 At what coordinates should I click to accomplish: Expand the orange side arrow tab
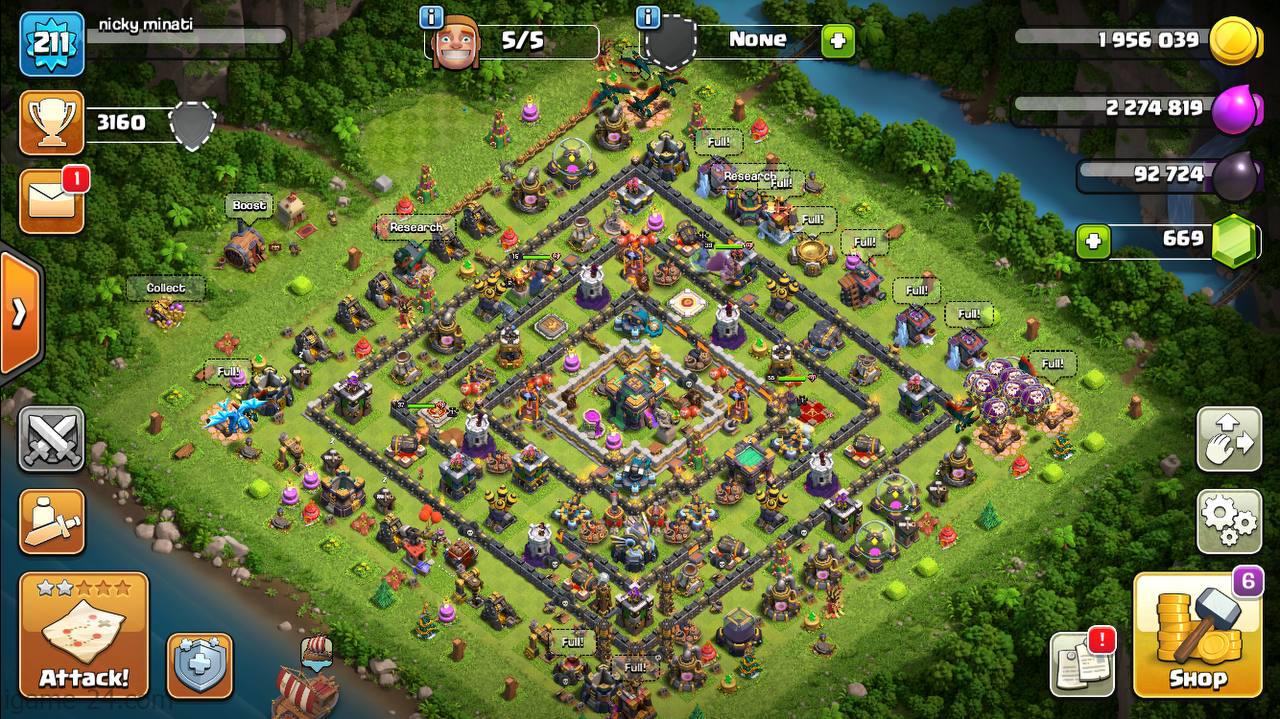[19, 313]
